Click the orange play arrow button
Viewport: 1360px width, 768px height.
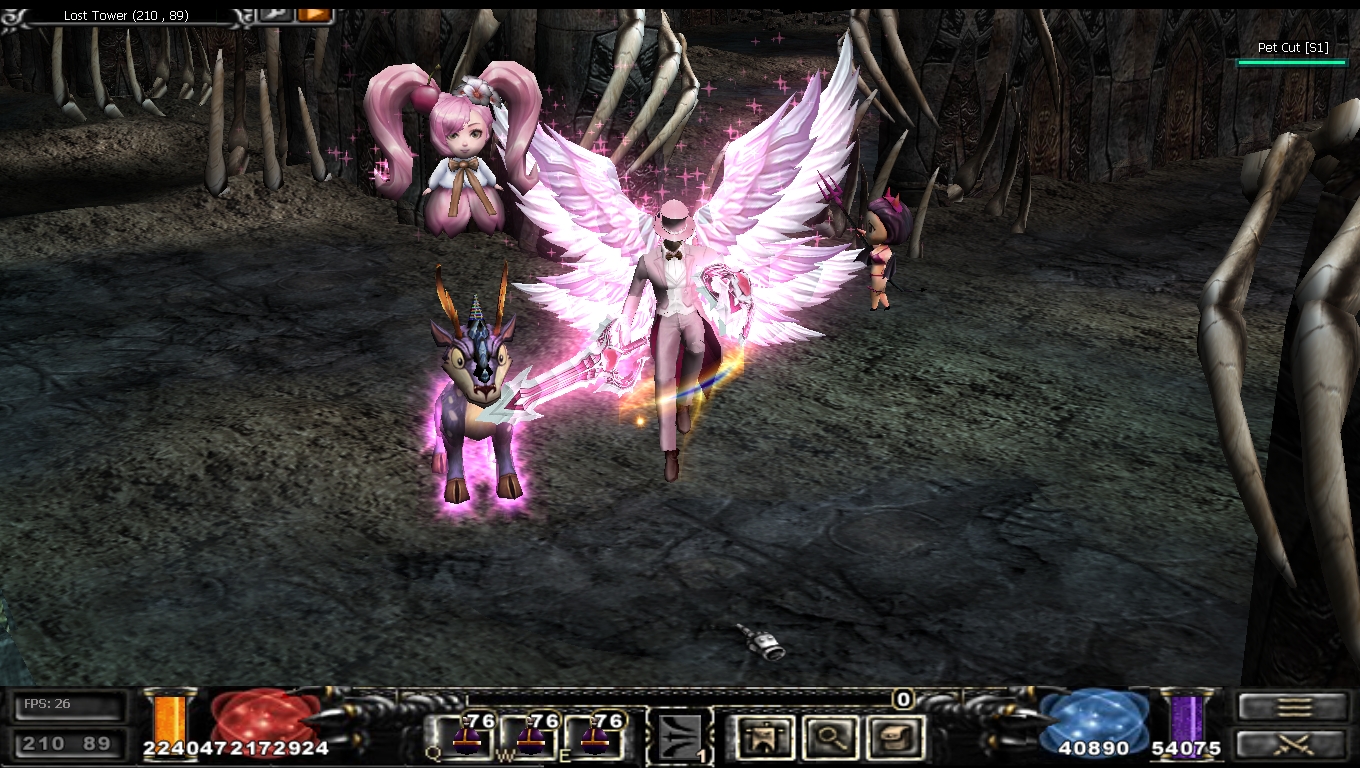314,14
